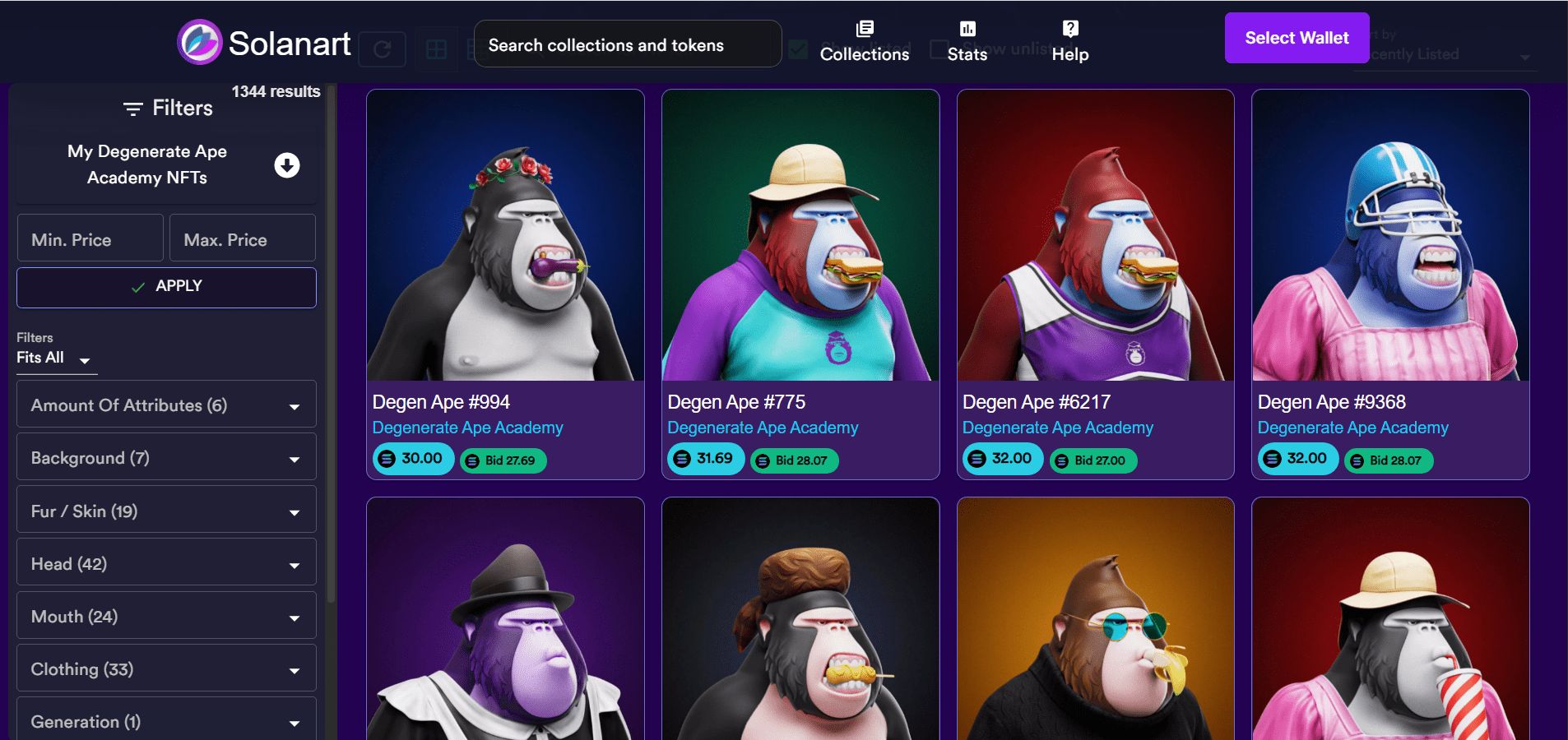Follow Degenerate Ape Academy link under #775

click(x=763, y=428)
